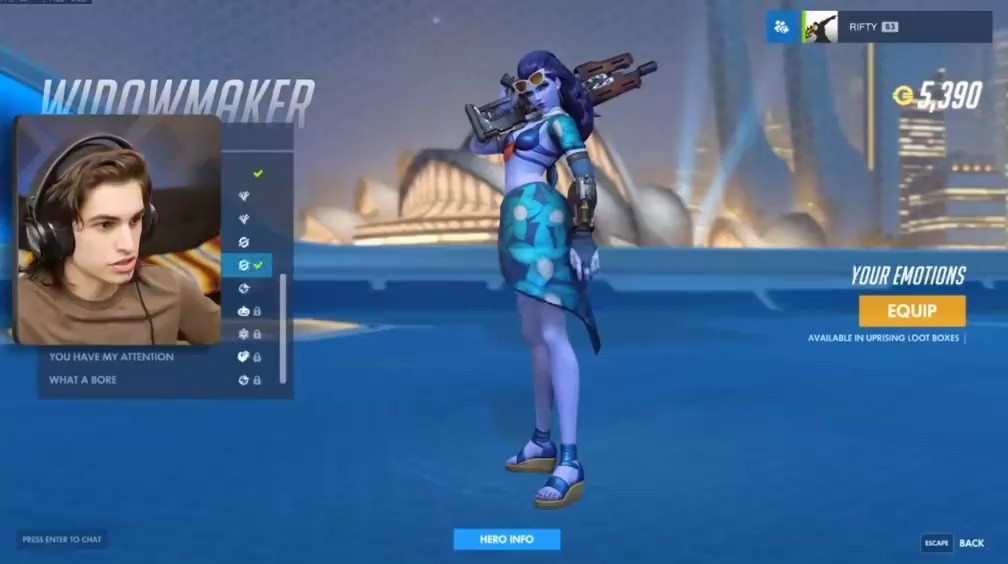Viewport: 1008px width, 564px height.
Task: Open the social group icon
Action: tap(781, 27)
